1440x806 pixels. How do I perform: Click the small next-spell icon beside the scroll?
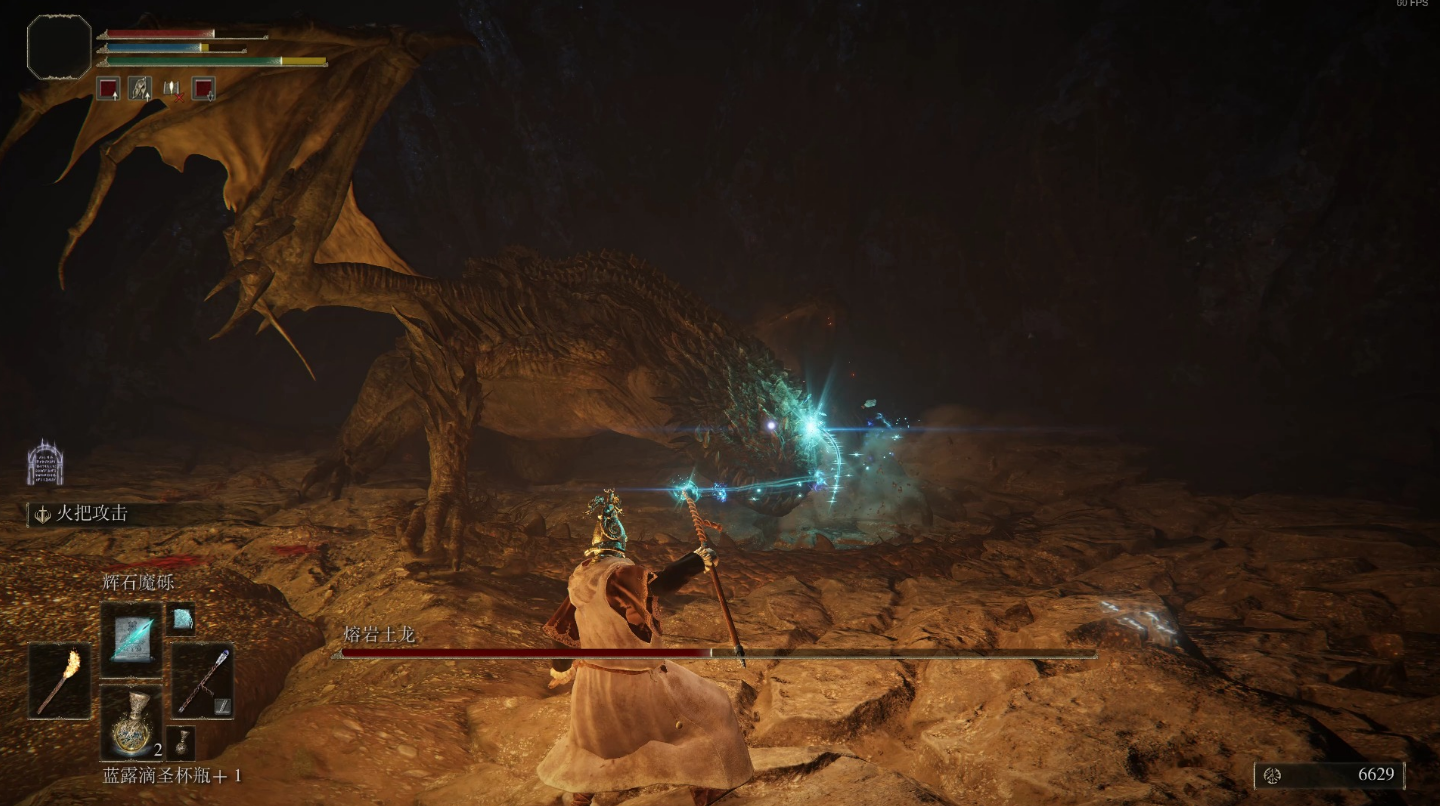(x=180, y=620)
